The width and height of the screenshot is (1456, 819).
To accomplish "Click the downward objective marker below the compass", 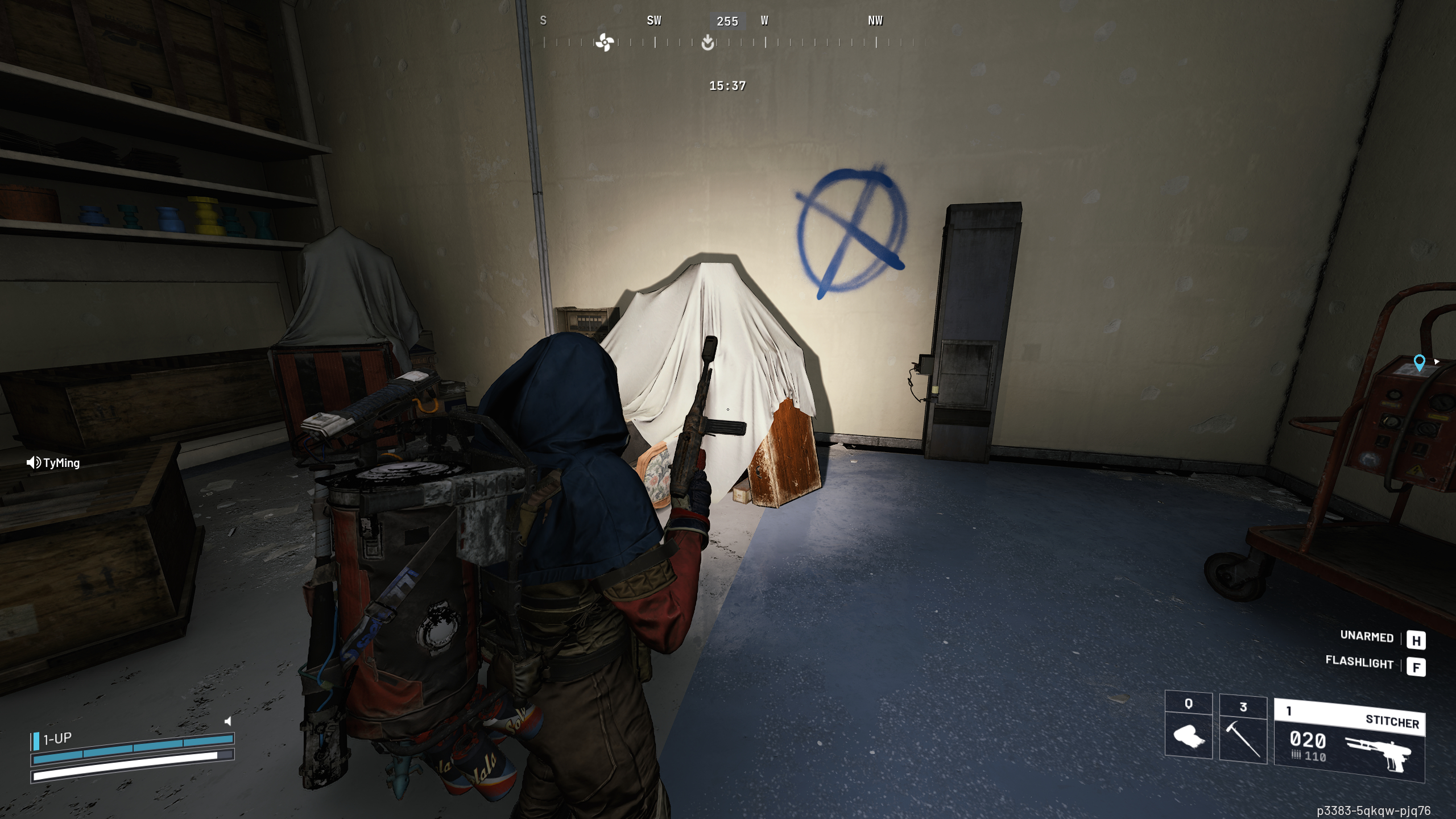I will [x=707, y=44].
